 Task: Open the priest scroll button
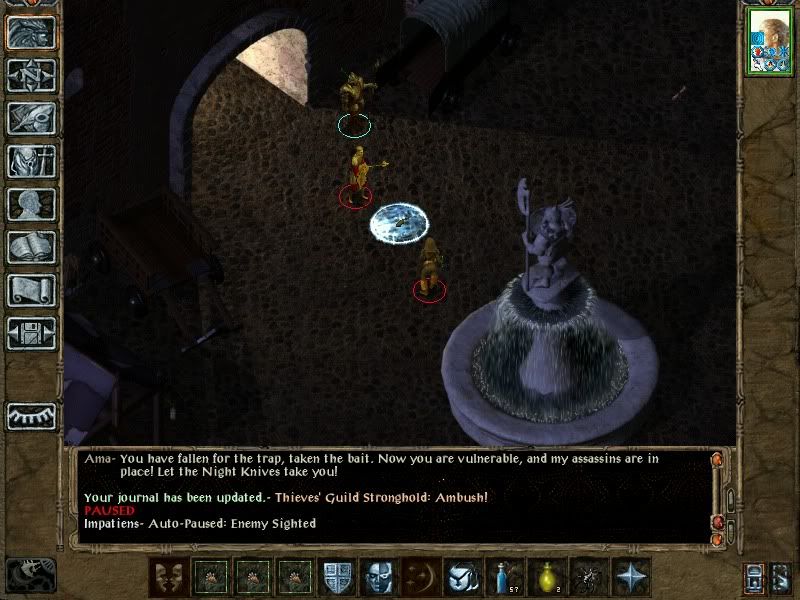pos(30,290)
